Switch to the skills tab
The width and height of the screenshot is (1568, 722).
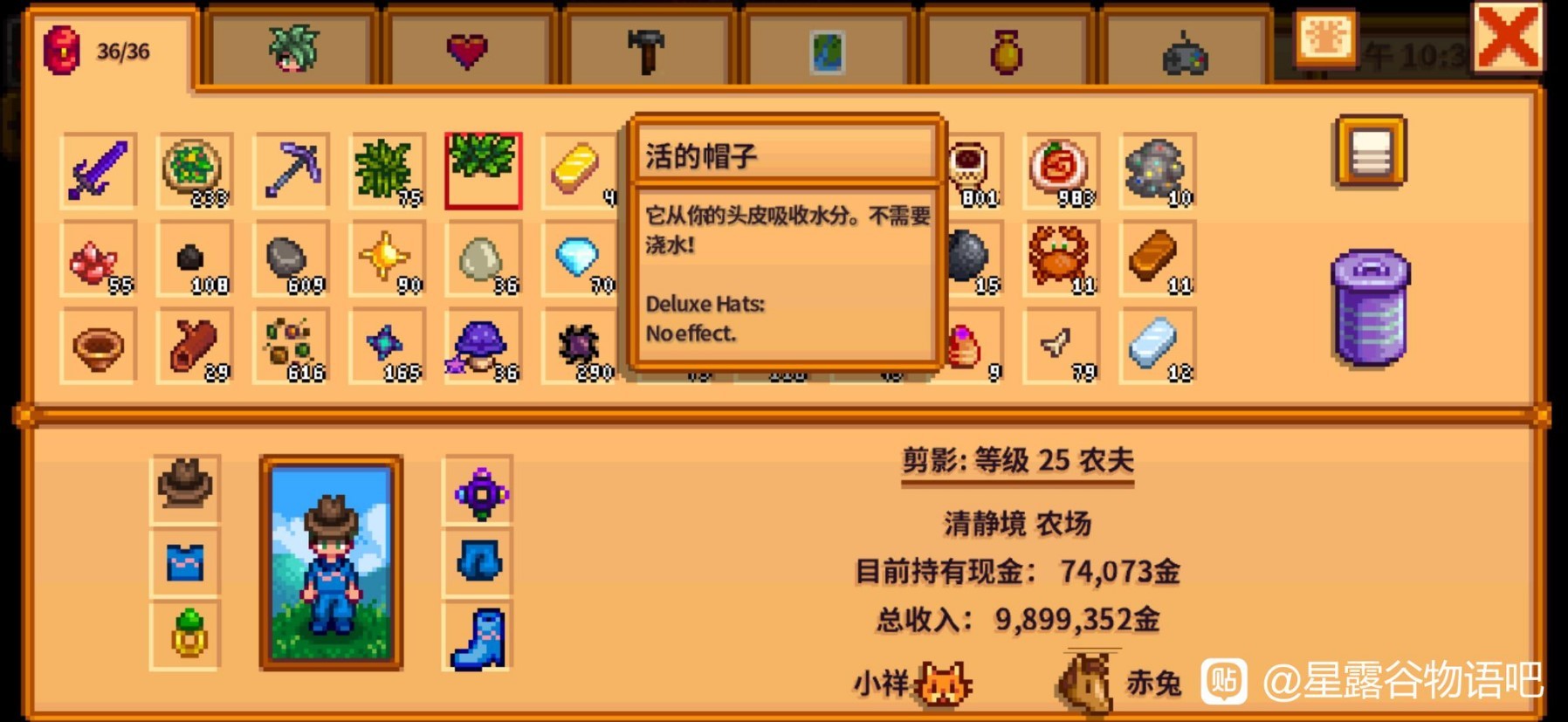(288, 48)
